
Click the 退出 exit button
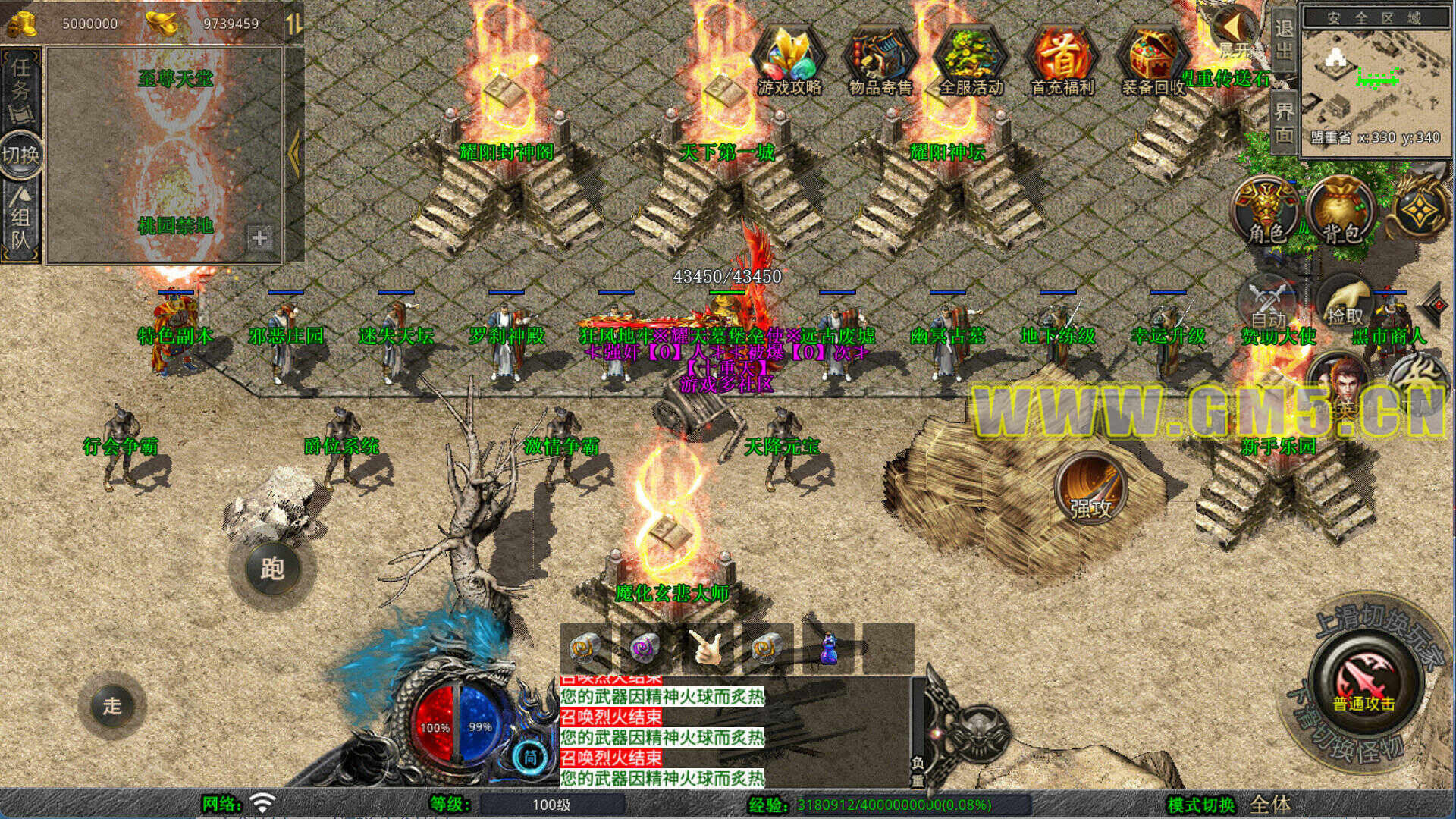(x=1283, y=39)
